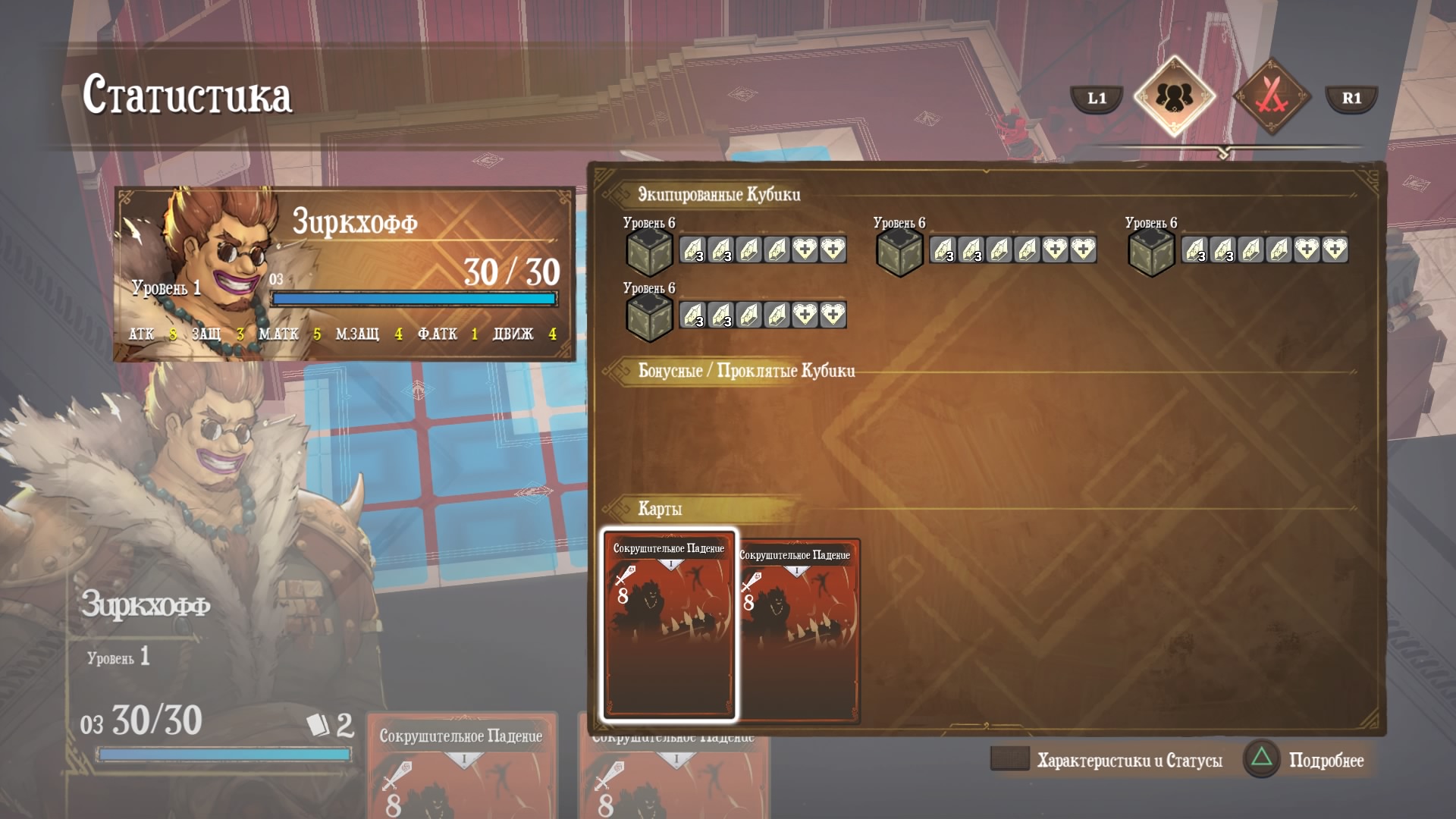Image resolution: width=1456 pixels, height=819 pixels.
Task: Open the crossed swords tab
Action: tap(1272, 96)
